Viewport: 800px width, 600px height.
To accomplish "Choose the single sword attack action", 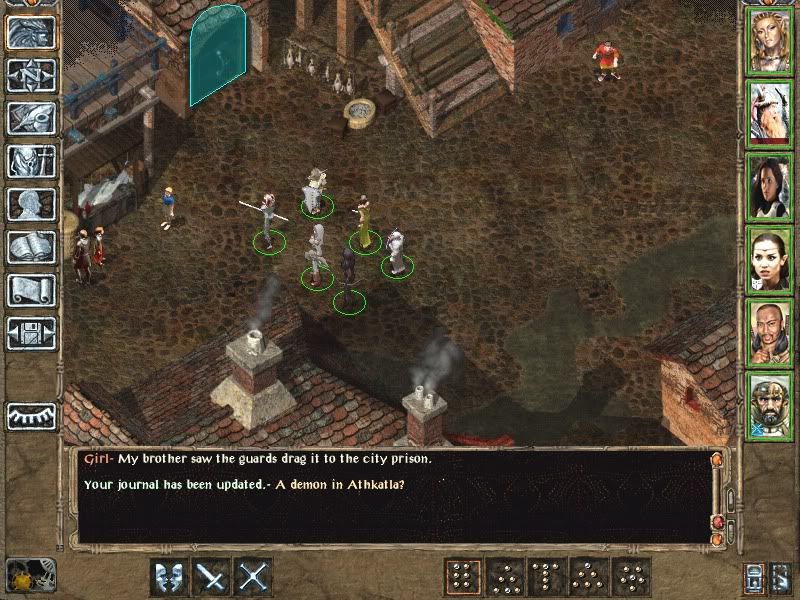I will (212, 577).
